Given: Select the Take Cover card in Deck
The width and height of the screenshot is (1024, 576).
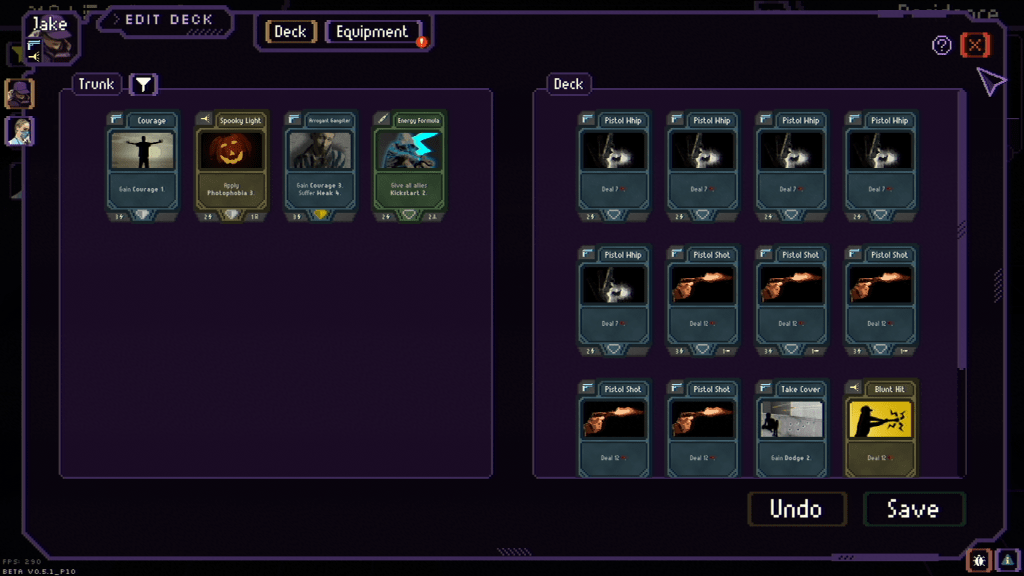Looking at the screenshot, I should [x=792, y=428].
